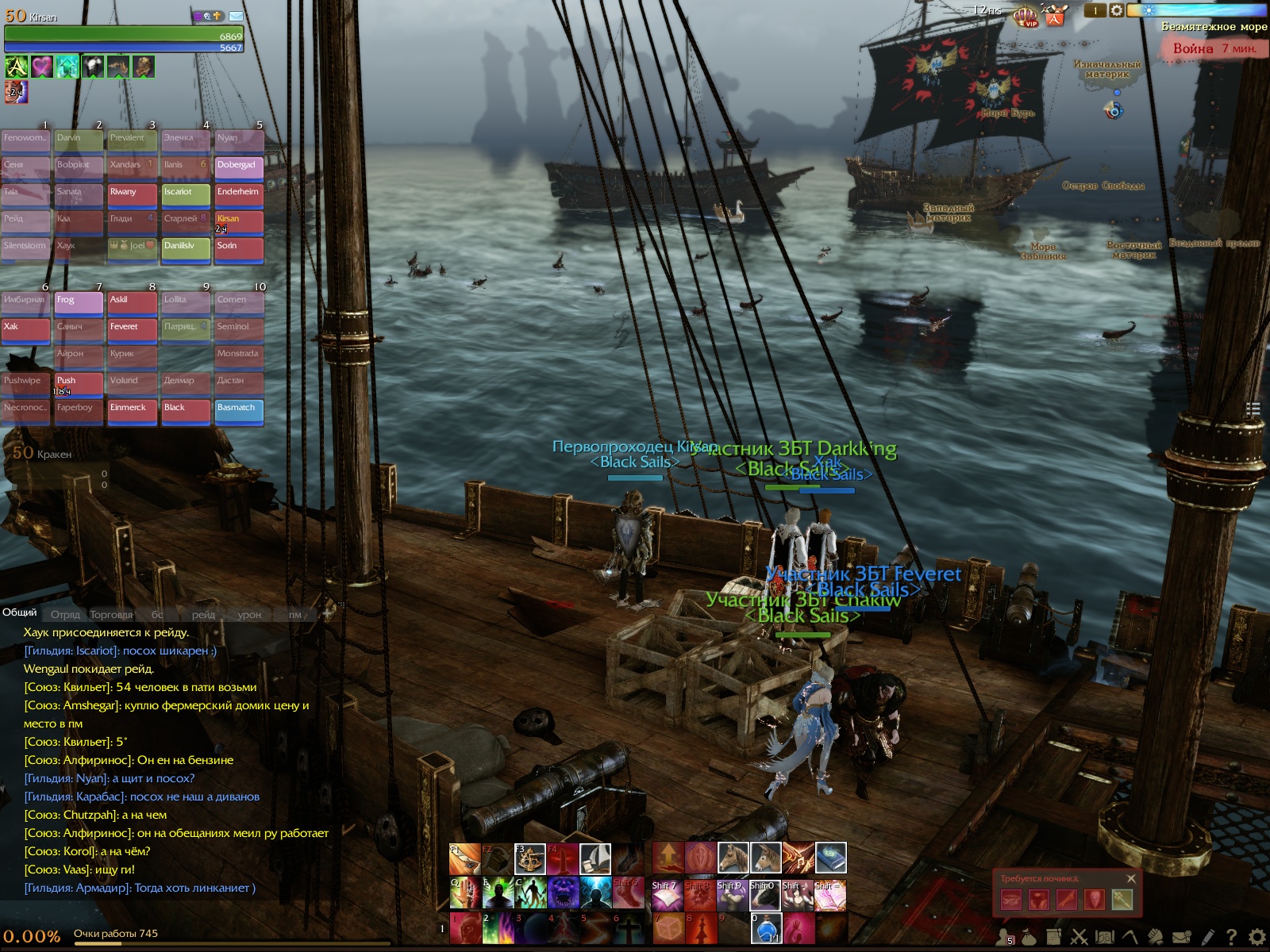Select the урон chat tab
Image resolution: width=1270 pixels, height=952 pixels.
[249, 614]
